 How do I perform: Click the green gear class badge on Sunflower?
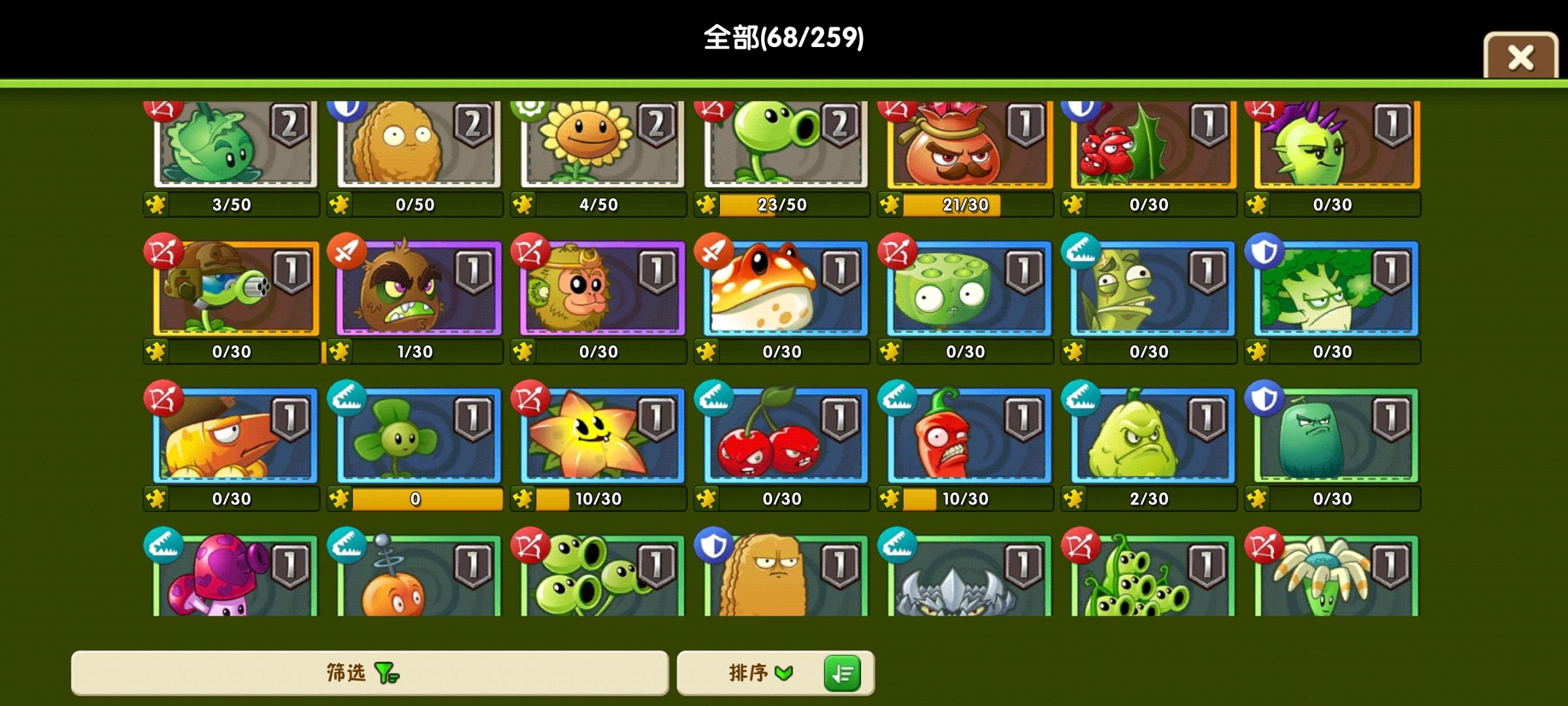(527, 111)
